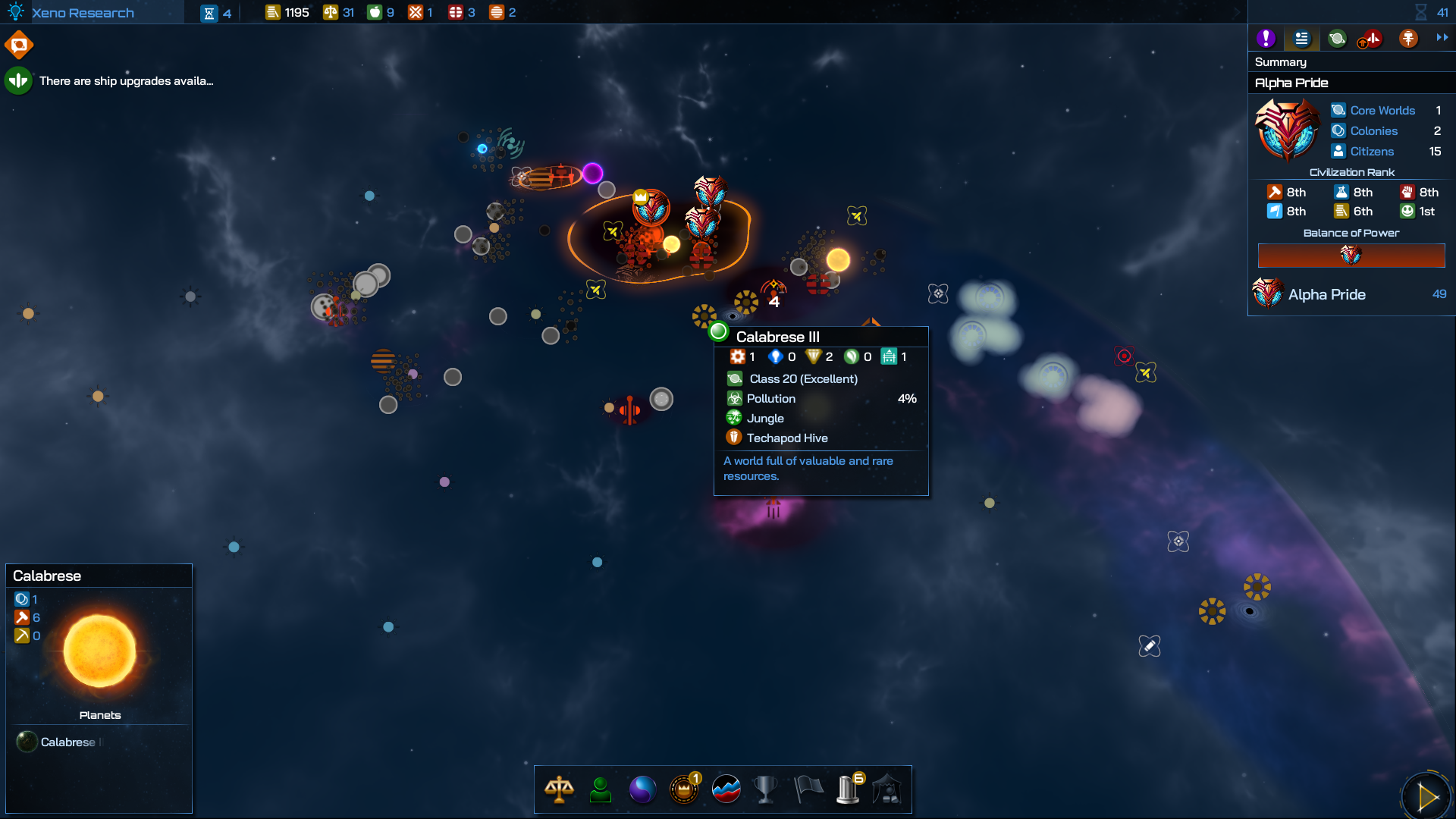This screenshot has width=1456, height=819.
Task: Open the grey flag screen
Action: (x=808, y=789)
